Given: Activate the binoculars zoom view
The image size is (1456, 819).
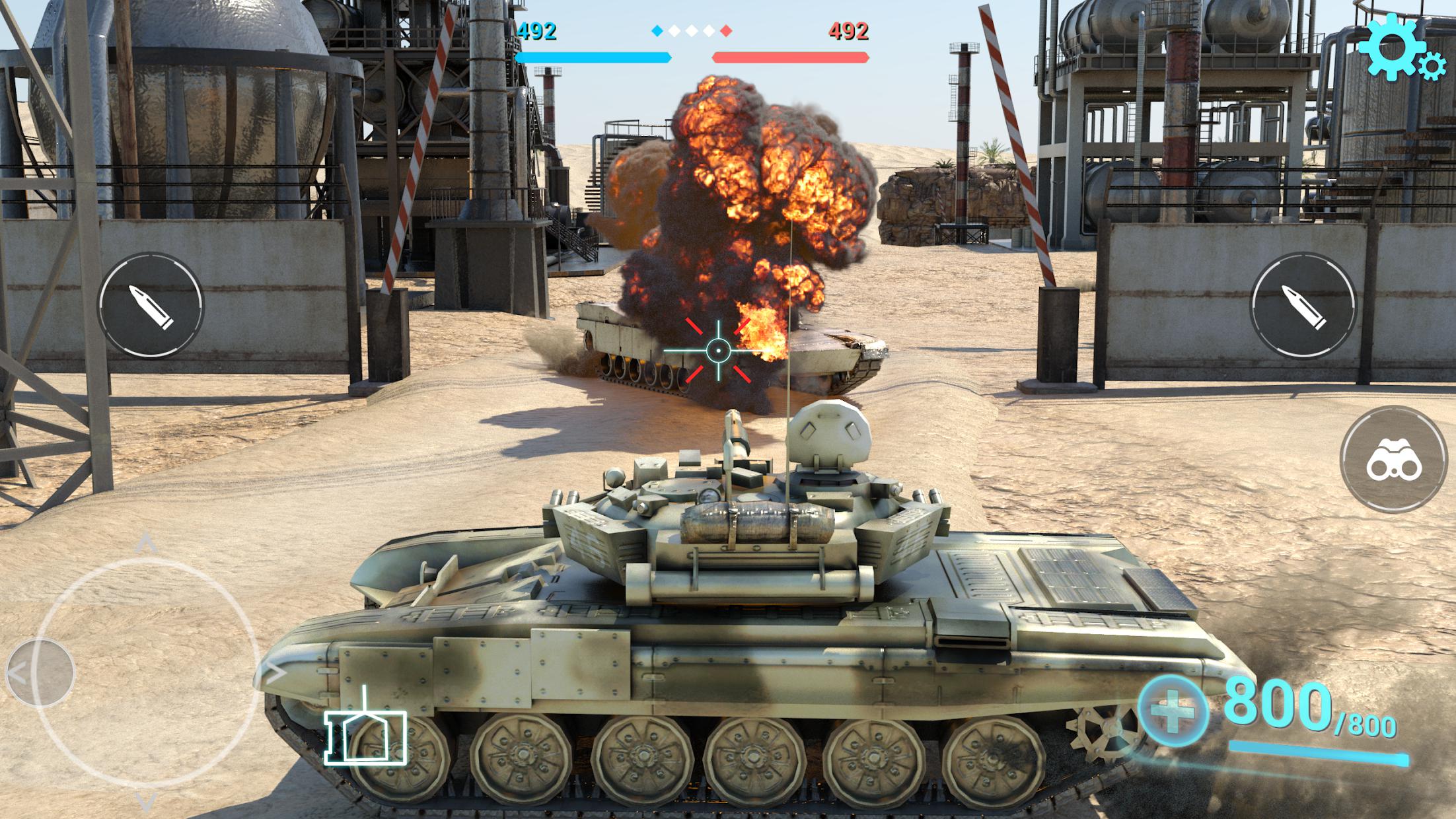Looking at the screenshot, I should pyautogui.click(x=1393, y=460).
